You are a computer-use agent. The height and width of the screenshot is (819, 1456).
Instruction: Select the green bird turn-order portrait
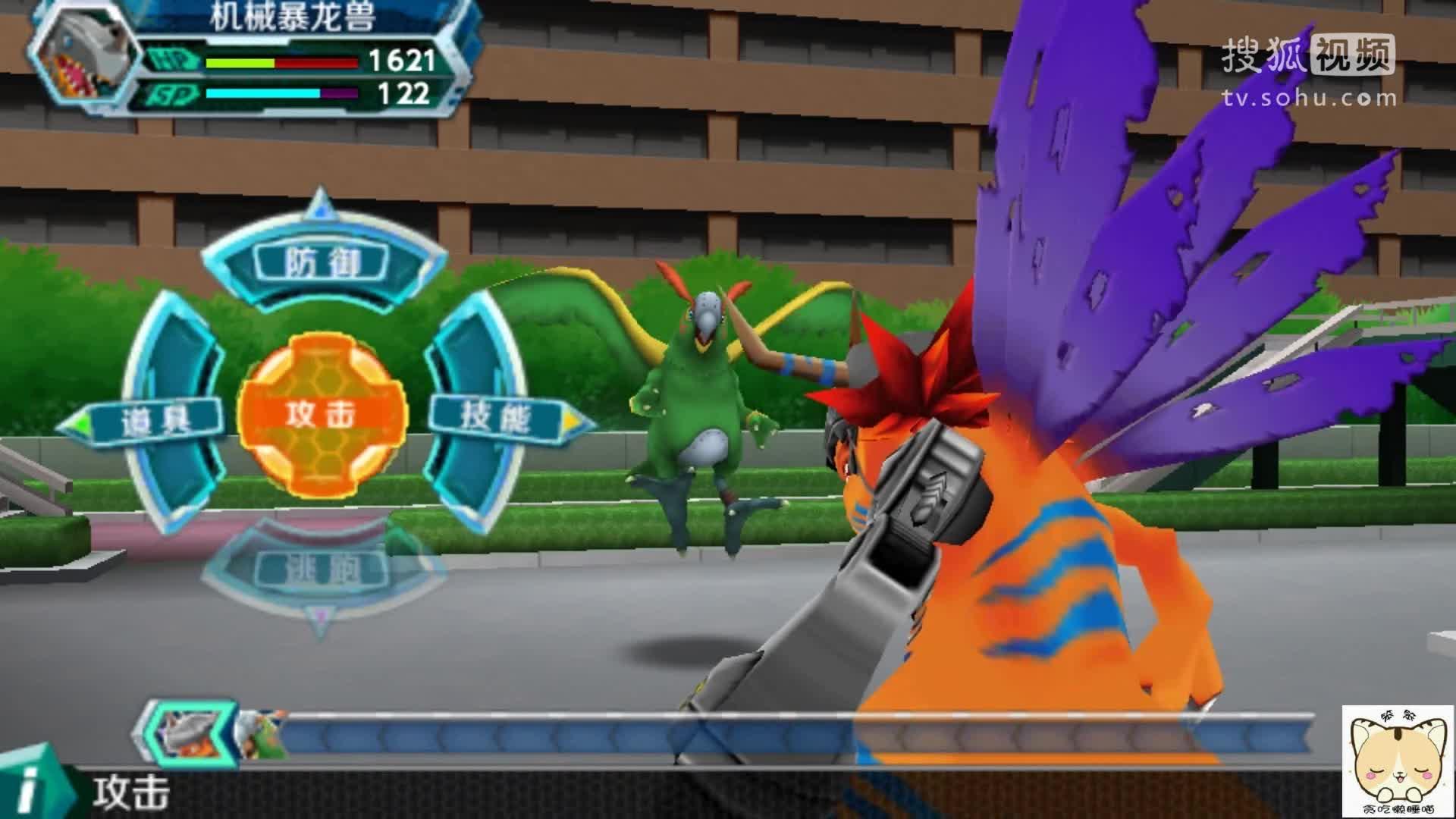259,734
